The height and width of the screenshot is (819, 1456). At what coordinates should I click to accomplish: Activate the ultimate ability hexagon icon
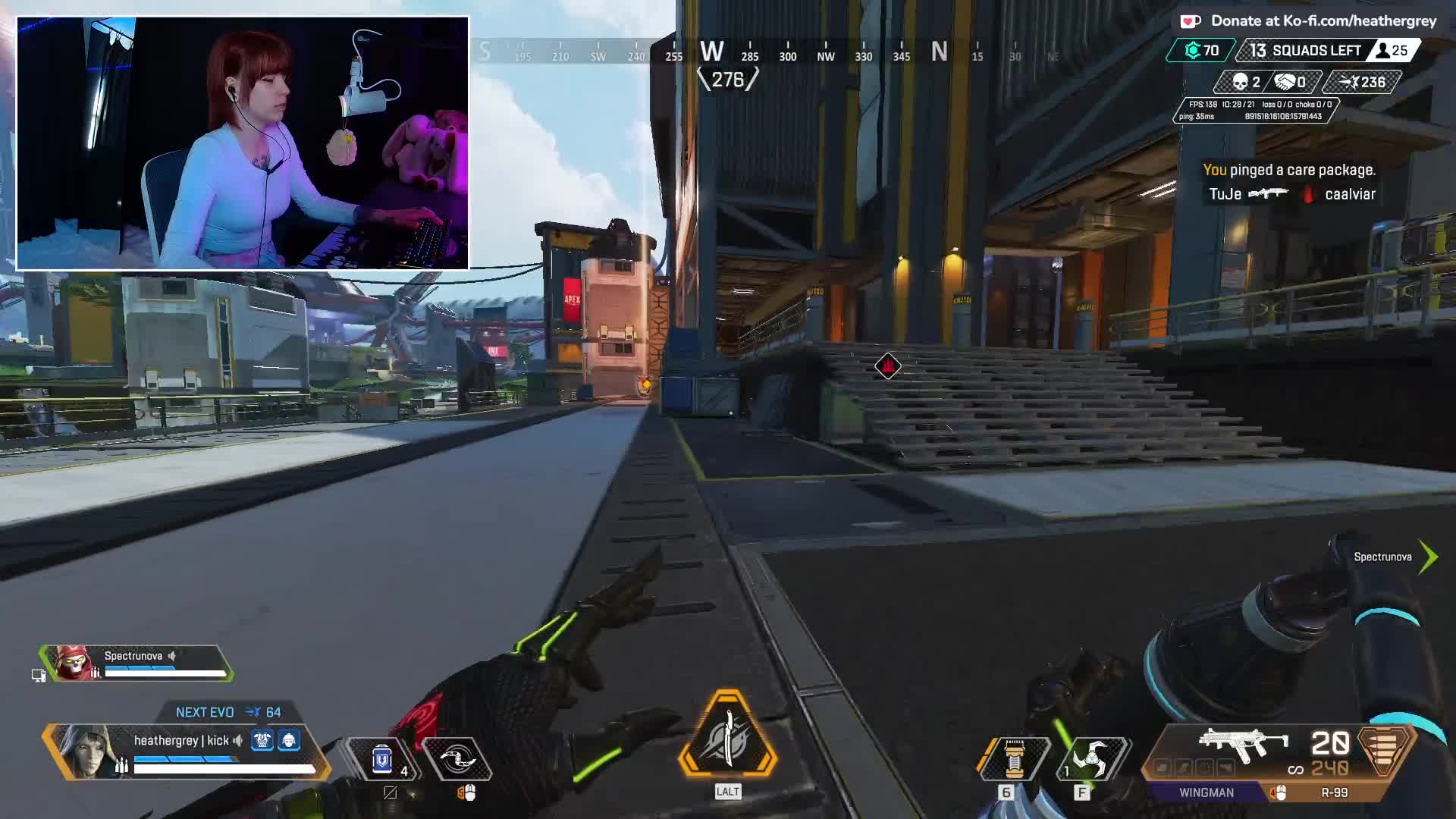point(727,736)
